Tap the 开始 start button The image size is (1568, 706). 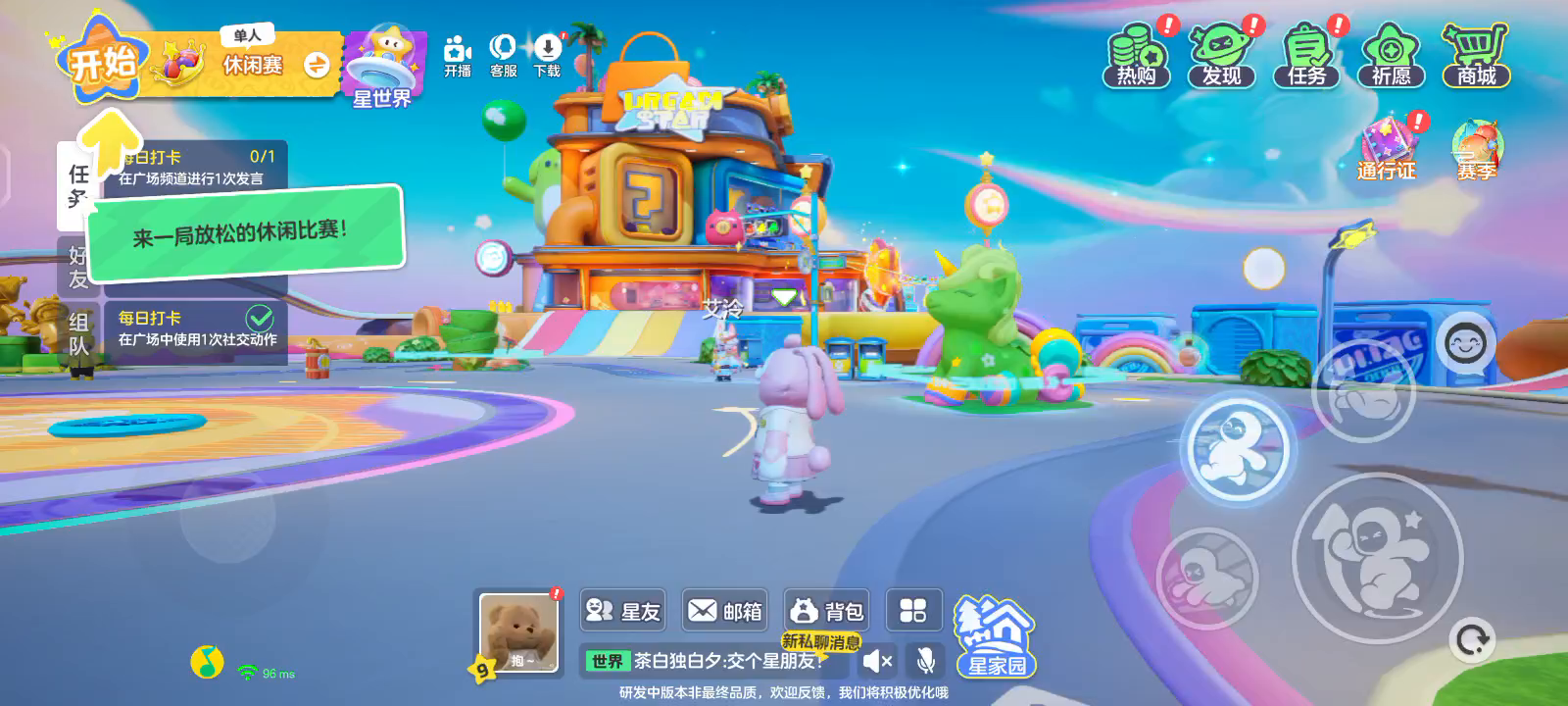102,63
